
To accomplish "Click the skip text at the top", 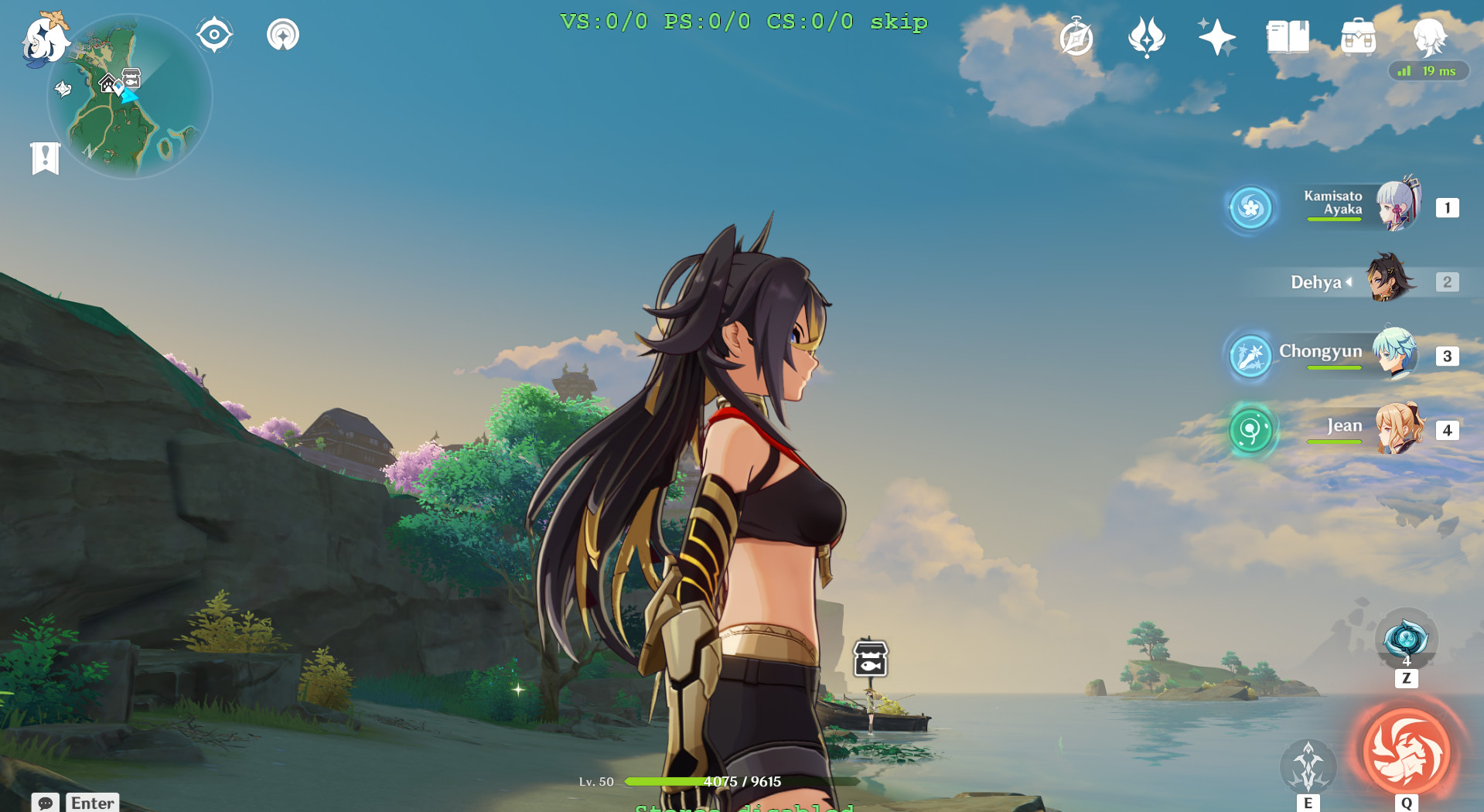I will coord(899,22).
